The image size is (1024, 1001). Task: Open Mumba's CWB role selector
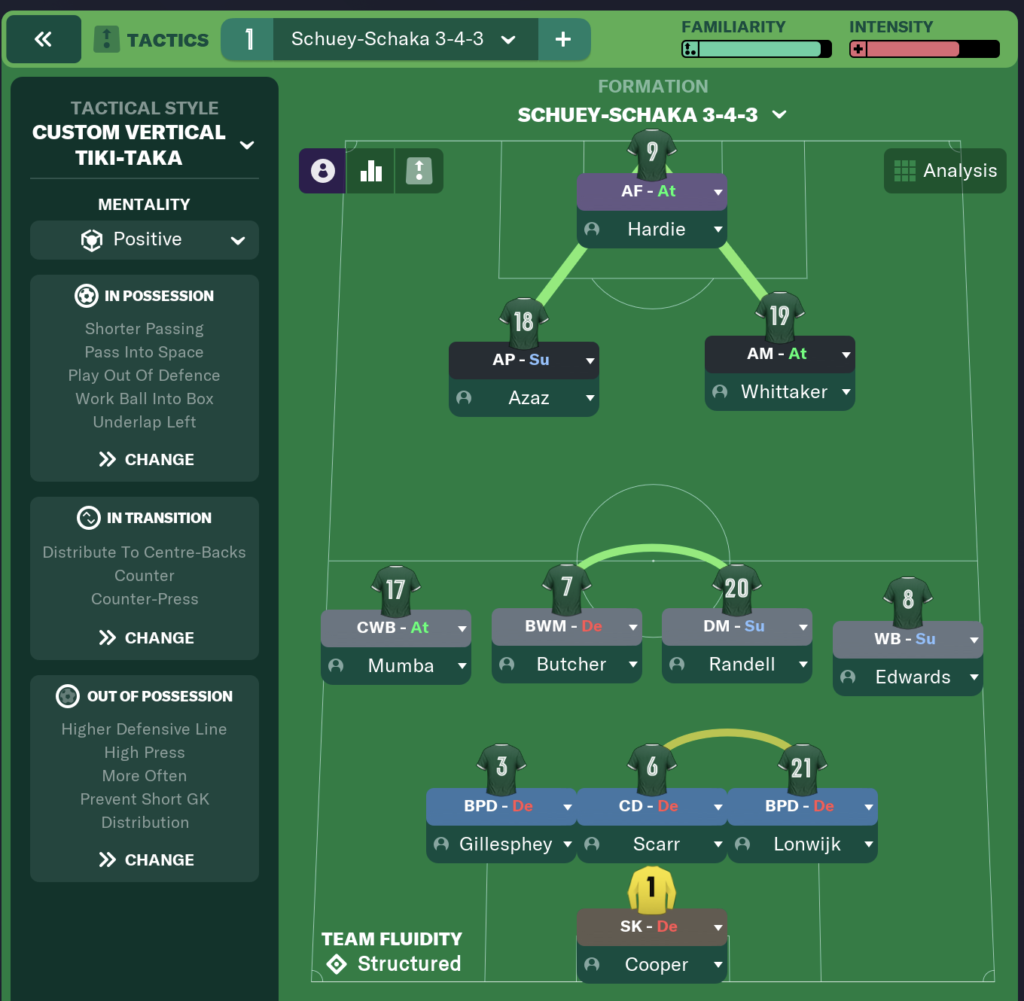click(462, 628)
